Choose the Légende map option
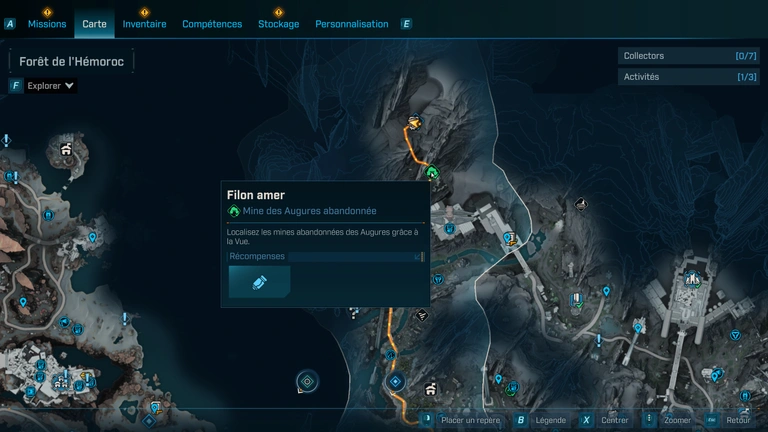The image size is (768, 432). (x=550, y=420)
